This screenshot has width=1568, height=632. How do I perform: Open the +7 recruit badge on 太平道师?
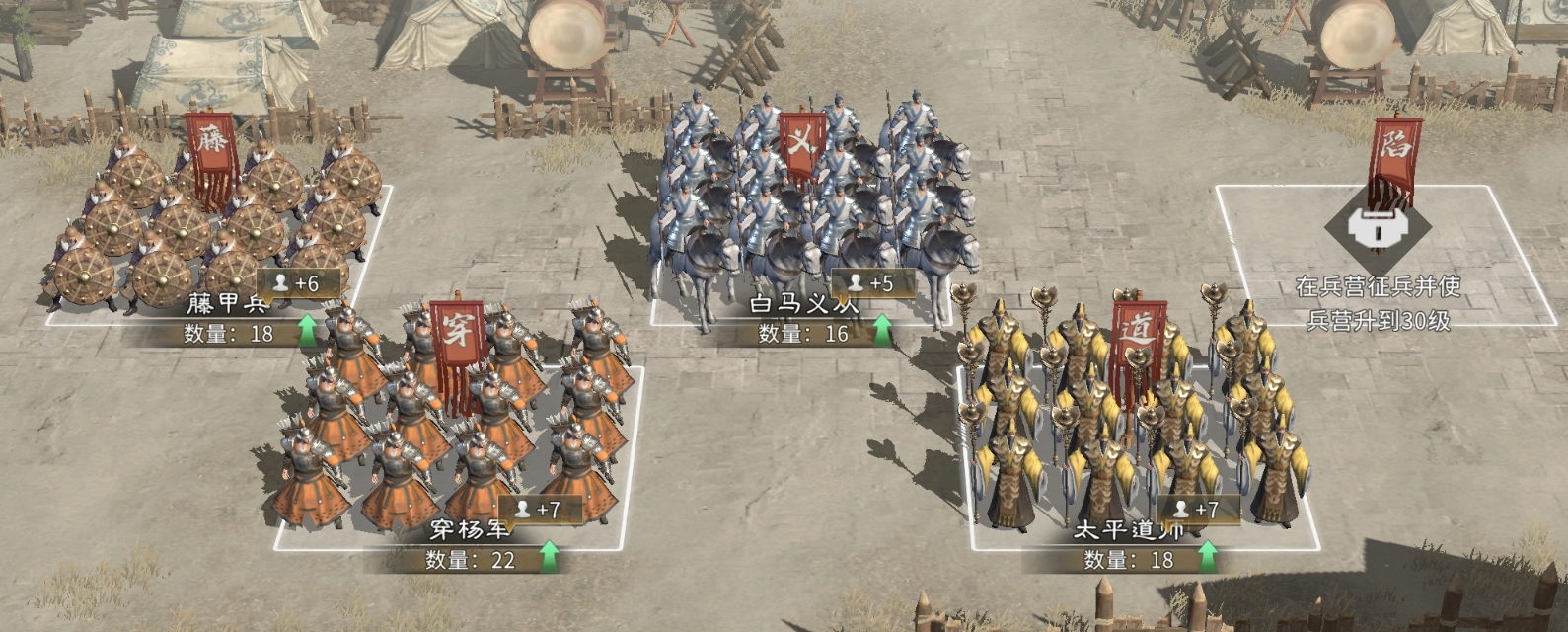click(1196, 510)
